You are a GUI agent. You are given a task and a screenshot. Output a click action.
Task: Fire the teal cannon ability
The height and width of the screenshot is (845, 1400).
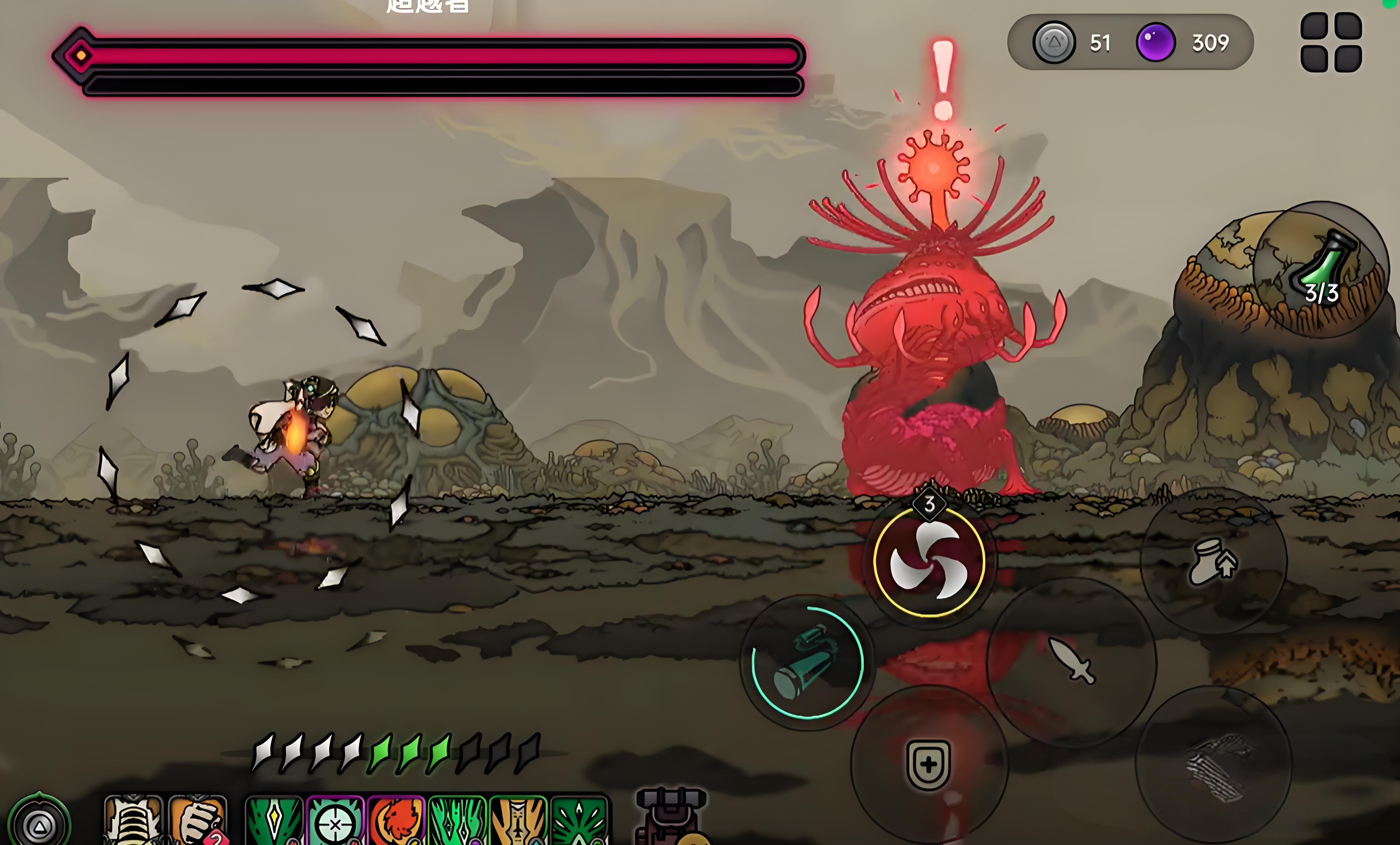807,662
